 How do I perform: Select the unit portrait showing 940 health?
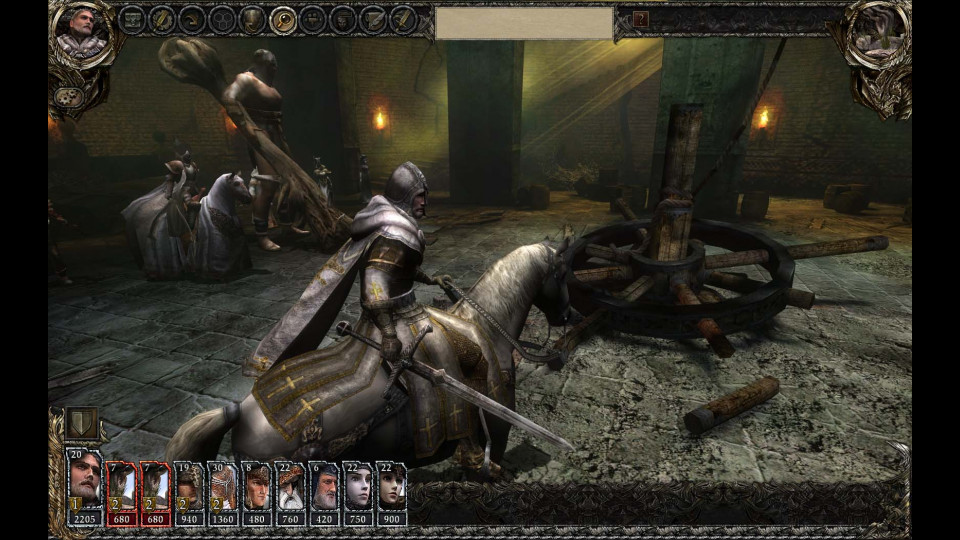(188, 487)
